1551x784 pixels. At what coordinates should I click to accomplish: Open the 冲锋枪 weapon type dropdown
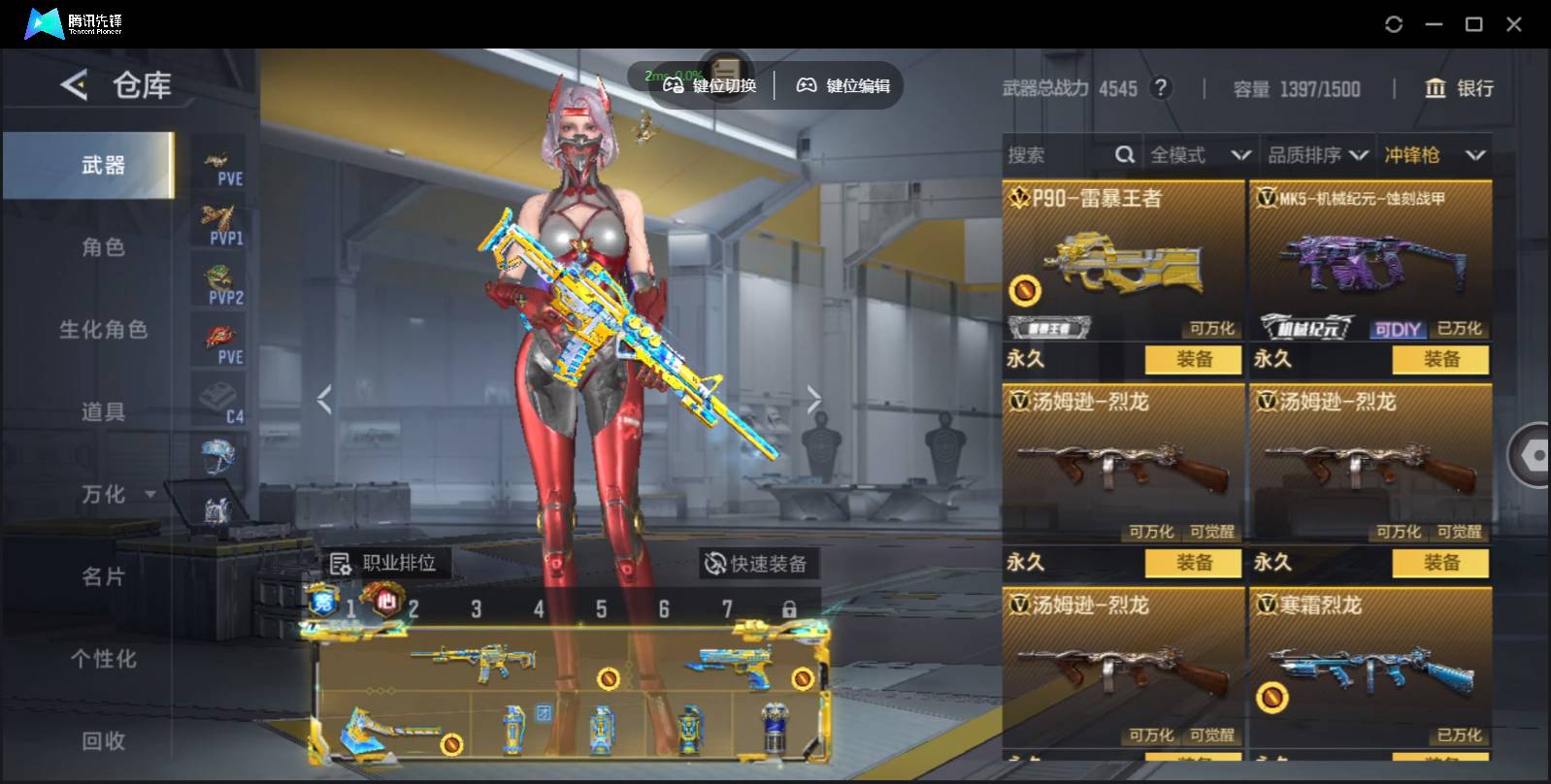click(1435, 155)
